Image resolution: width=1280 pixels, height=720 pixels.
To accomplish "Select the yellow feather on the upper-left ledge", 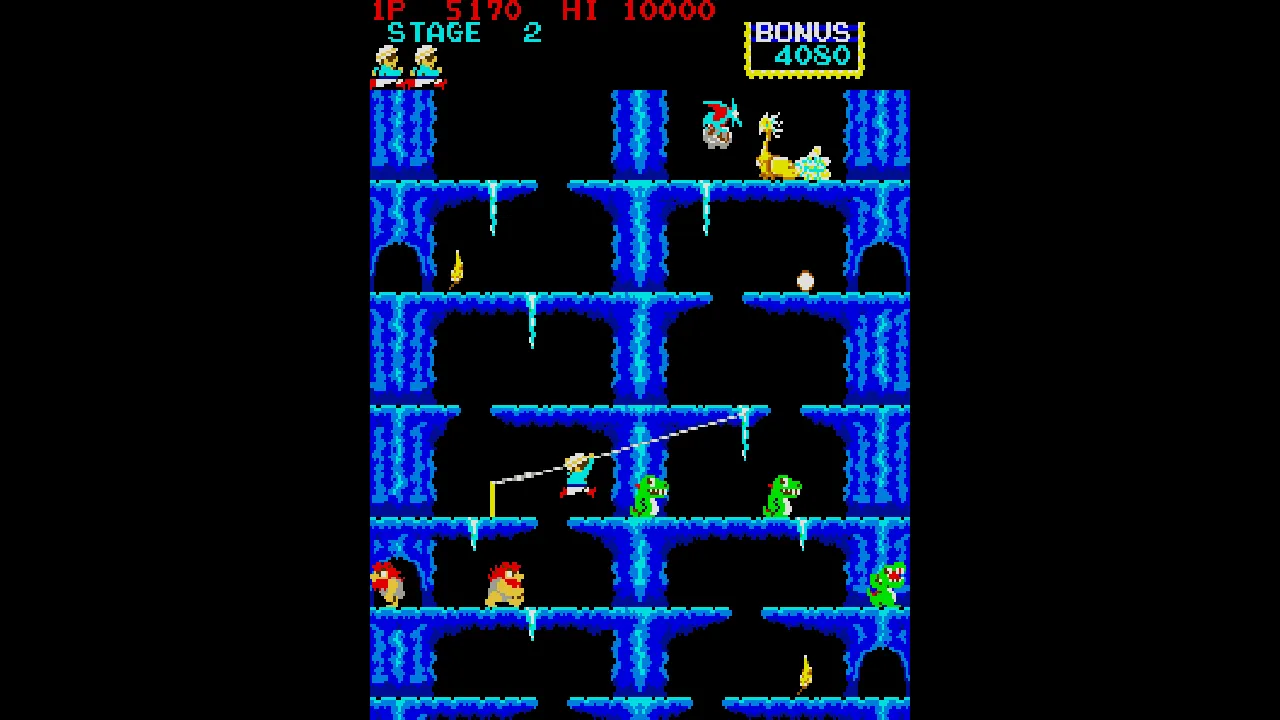I will tap(456, 267).
